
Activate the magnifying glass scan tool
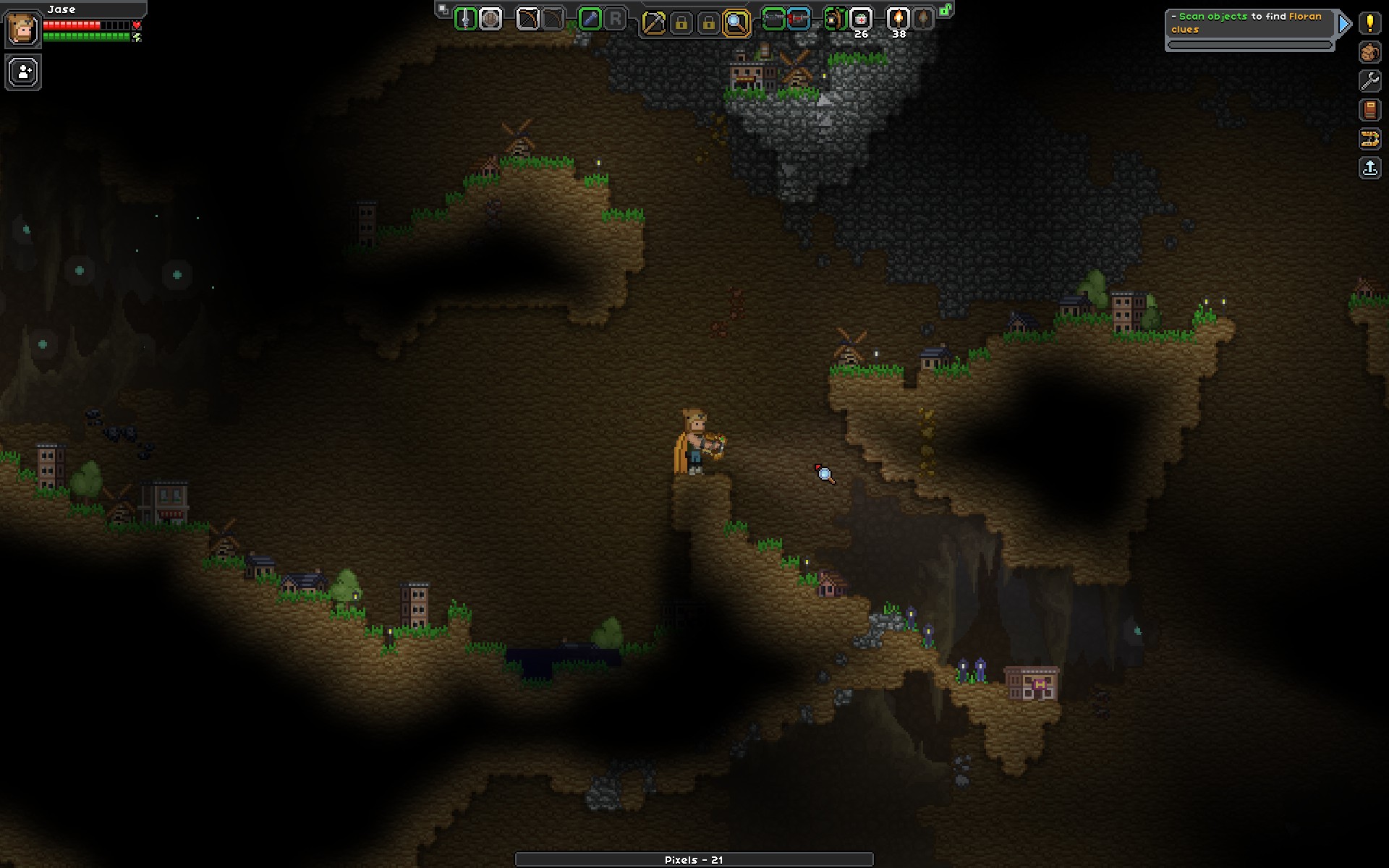coord(736,23)
